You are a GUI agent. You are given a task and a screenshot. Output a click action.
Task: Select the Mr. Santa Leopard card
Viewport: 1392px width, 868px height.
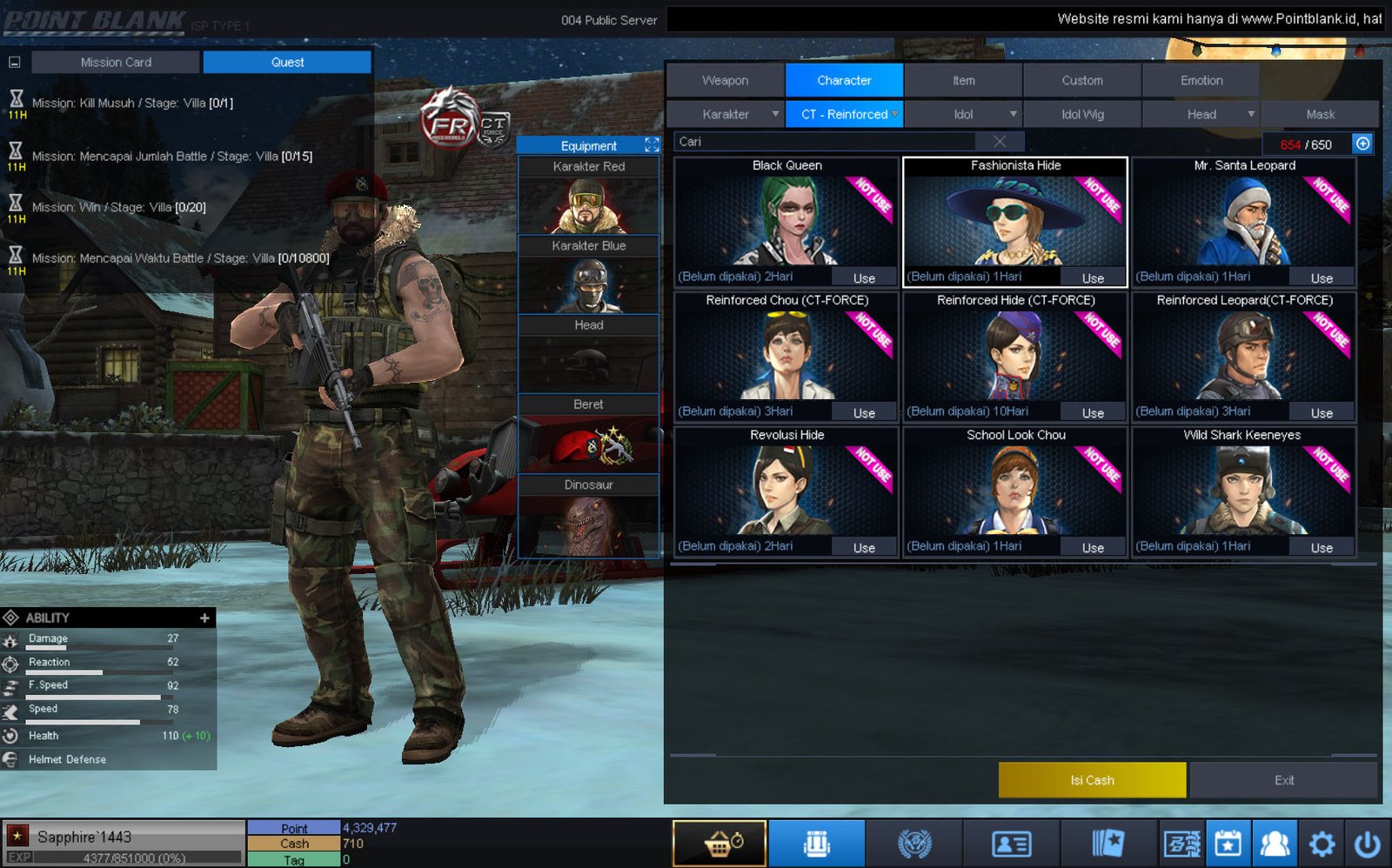tap(1243, 217)
